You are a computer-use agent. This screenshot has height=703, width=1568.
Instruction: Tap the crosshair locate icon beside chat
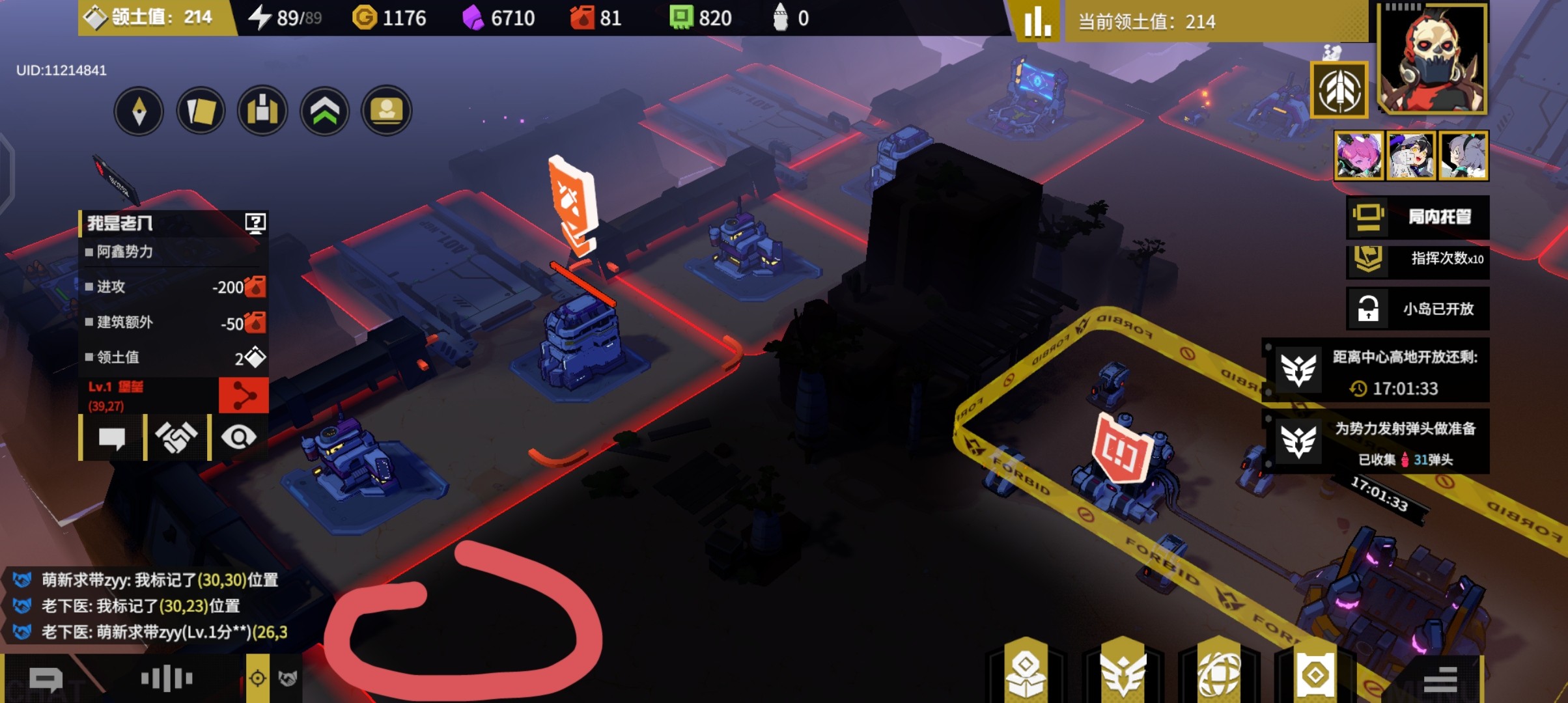[x=257, y=679]
